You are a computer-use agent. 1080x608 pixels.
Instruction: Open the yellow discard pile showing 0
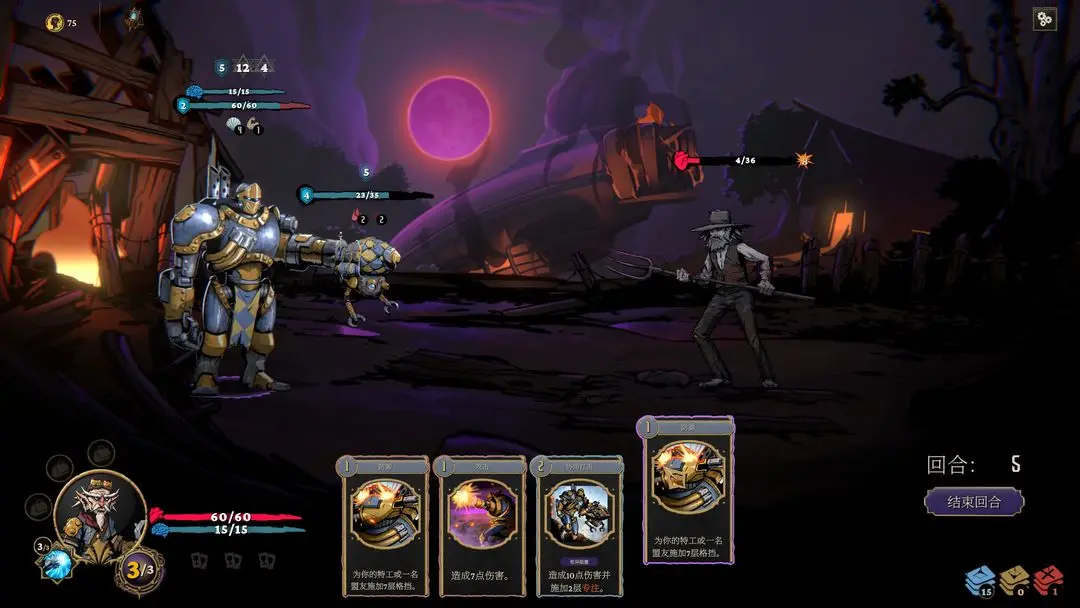tap(1014, 580)
